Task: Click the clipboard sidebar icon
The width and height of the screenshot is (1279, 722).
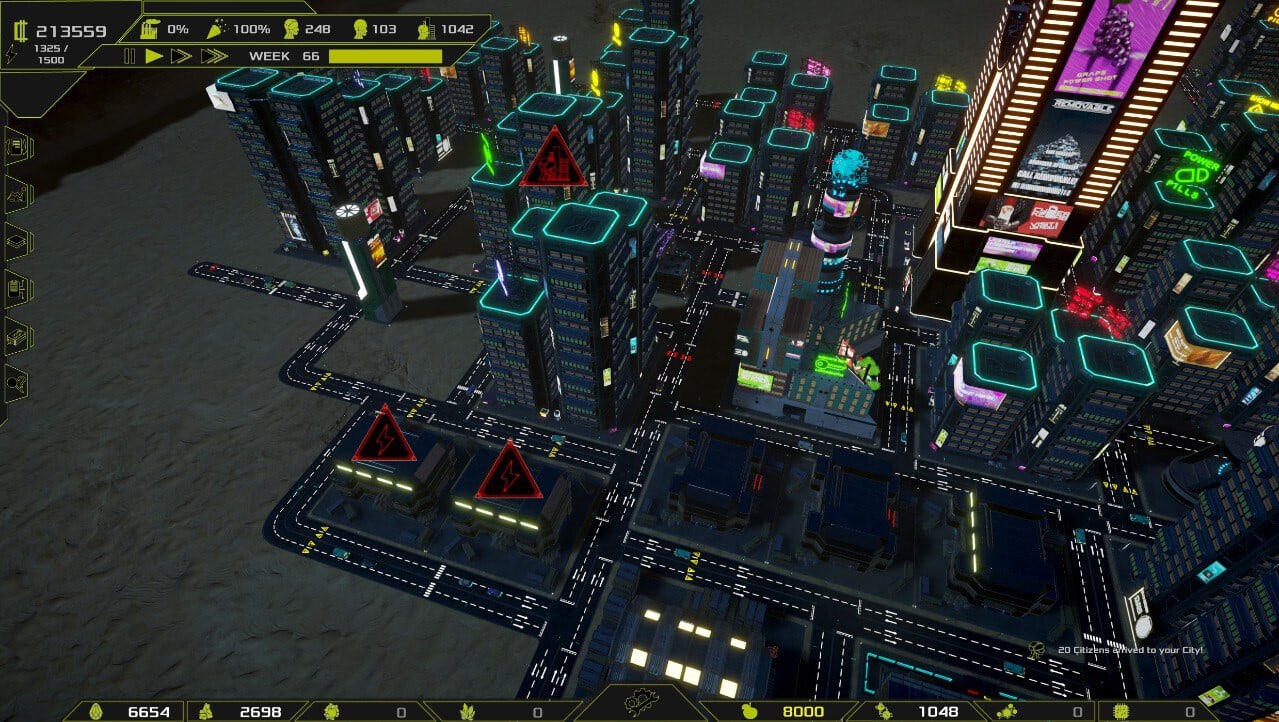Action: [18, 289]
